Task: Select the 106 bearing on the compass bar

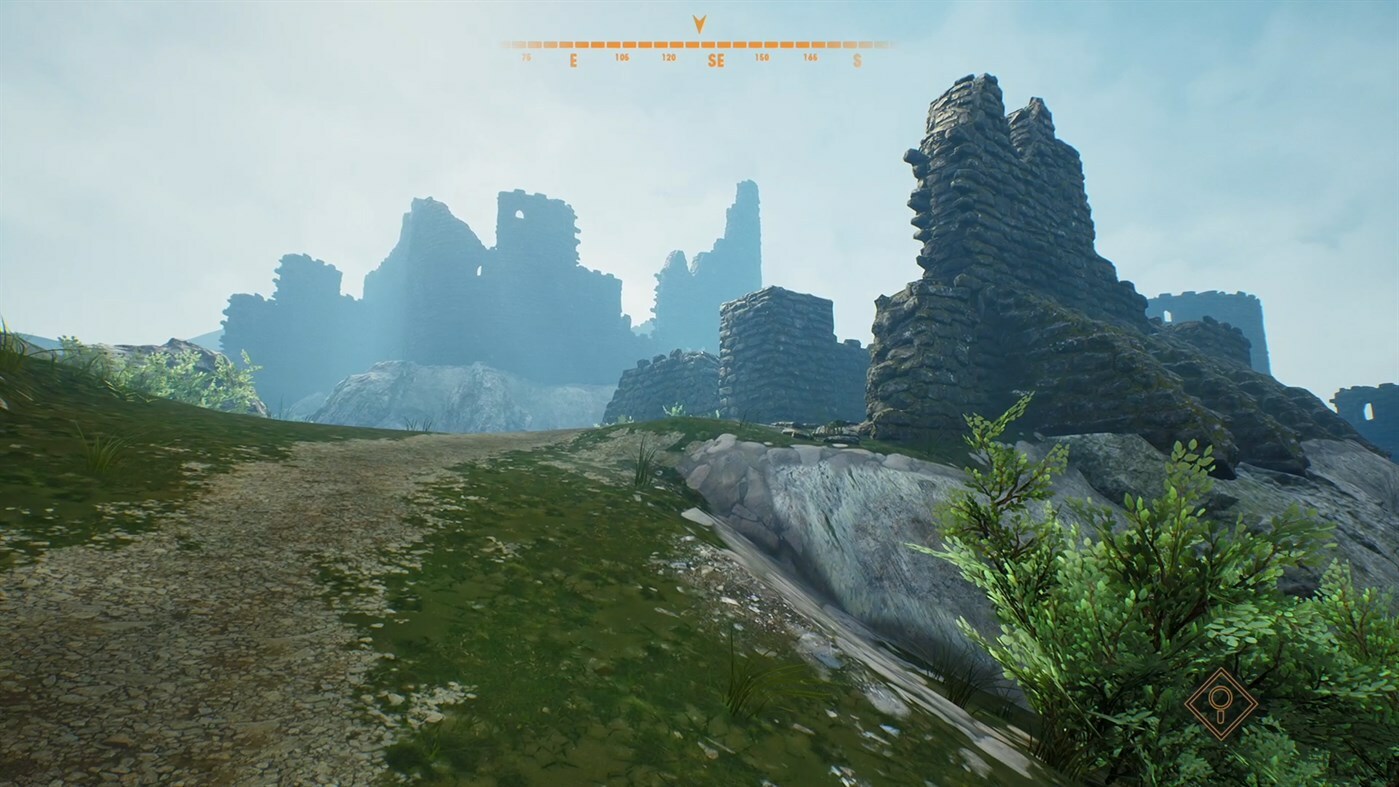Action: tap(622, 57)
